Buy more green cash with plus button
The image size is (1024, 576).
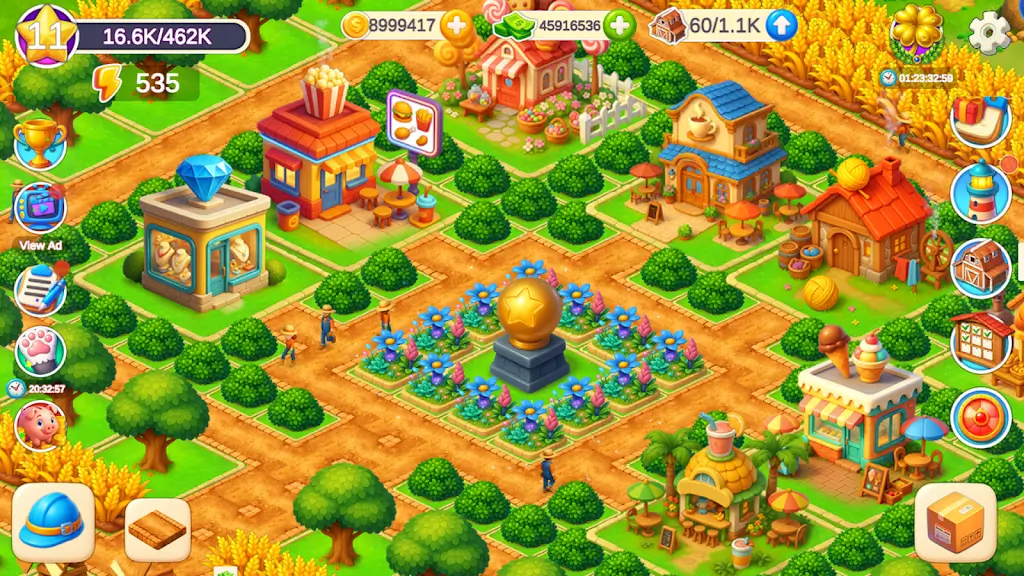619,26
